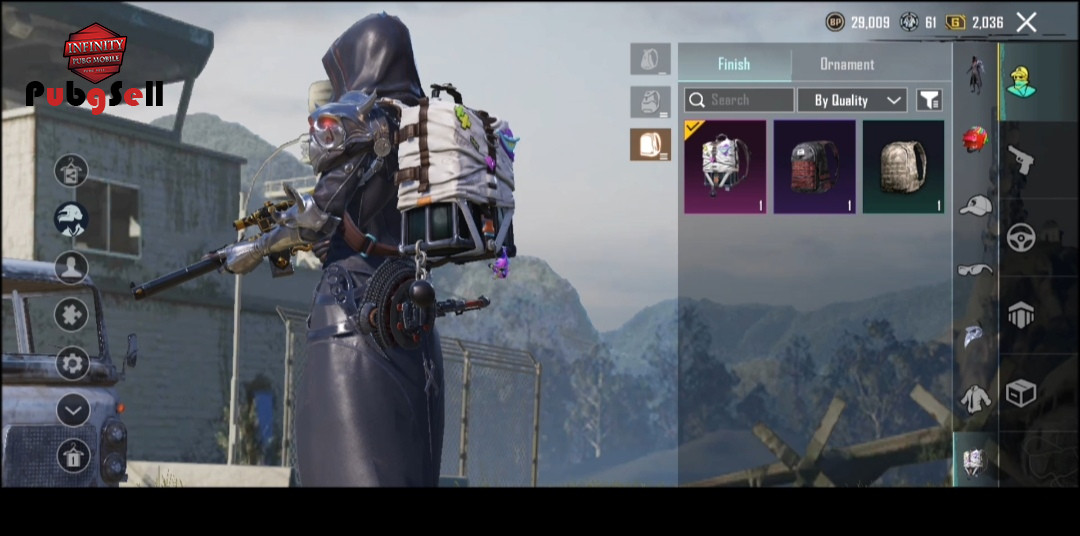Select the level 3 backpack slot
Image resolution: width=1080 pixels, height=536 pixels.
click(650, 144)
